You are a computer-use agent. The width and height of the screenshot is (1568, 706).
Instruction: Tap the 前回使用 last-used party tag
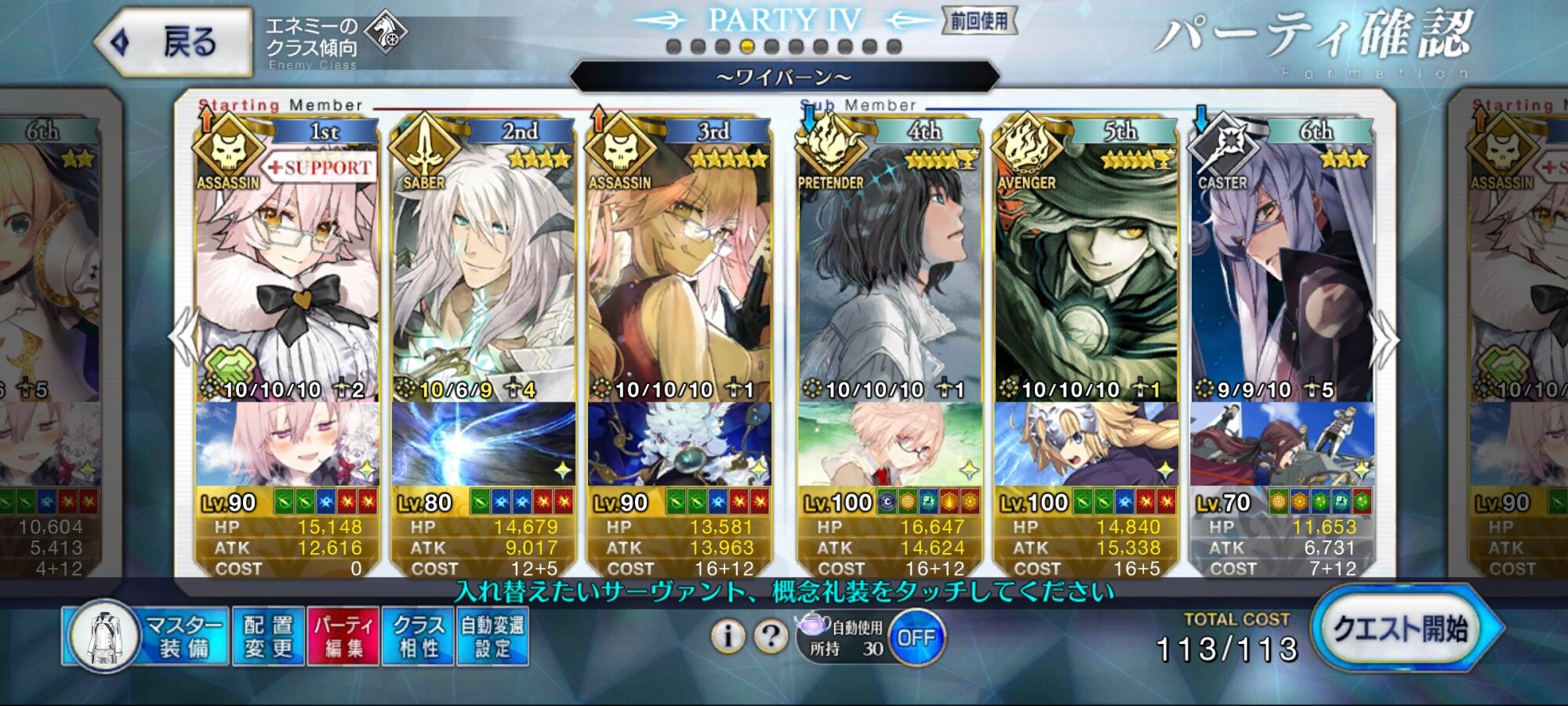pos(978,21)
